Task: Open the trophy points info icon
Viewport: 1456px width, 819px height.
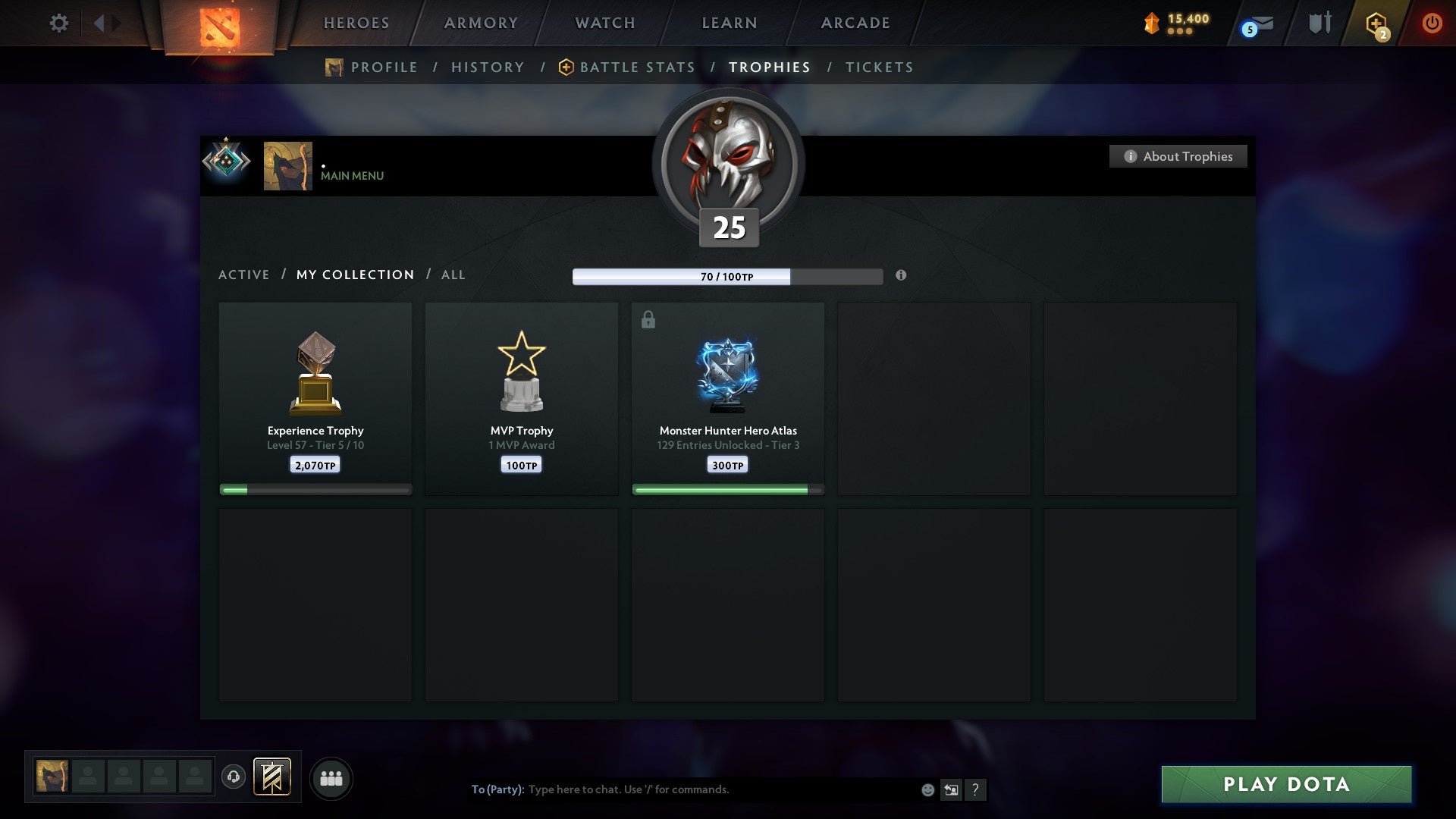Action: click(901, 276)
